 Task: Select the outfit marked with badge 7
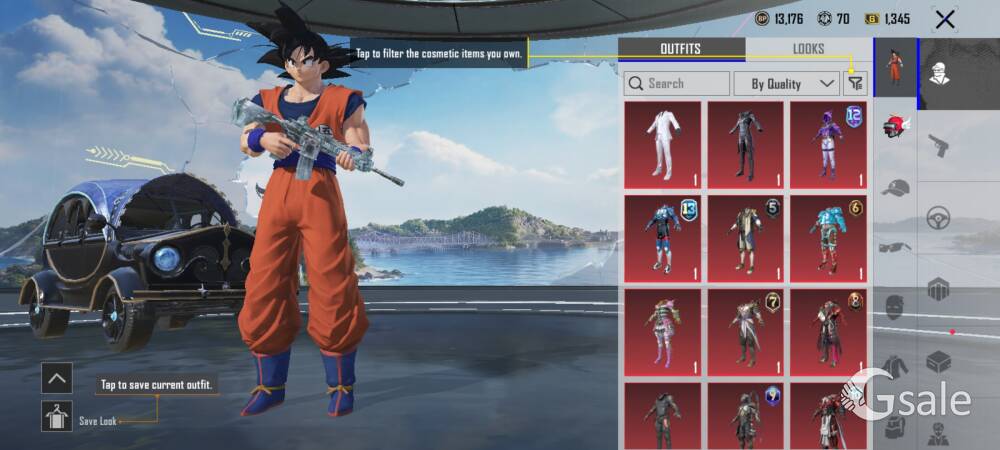(x=745, y=332)
